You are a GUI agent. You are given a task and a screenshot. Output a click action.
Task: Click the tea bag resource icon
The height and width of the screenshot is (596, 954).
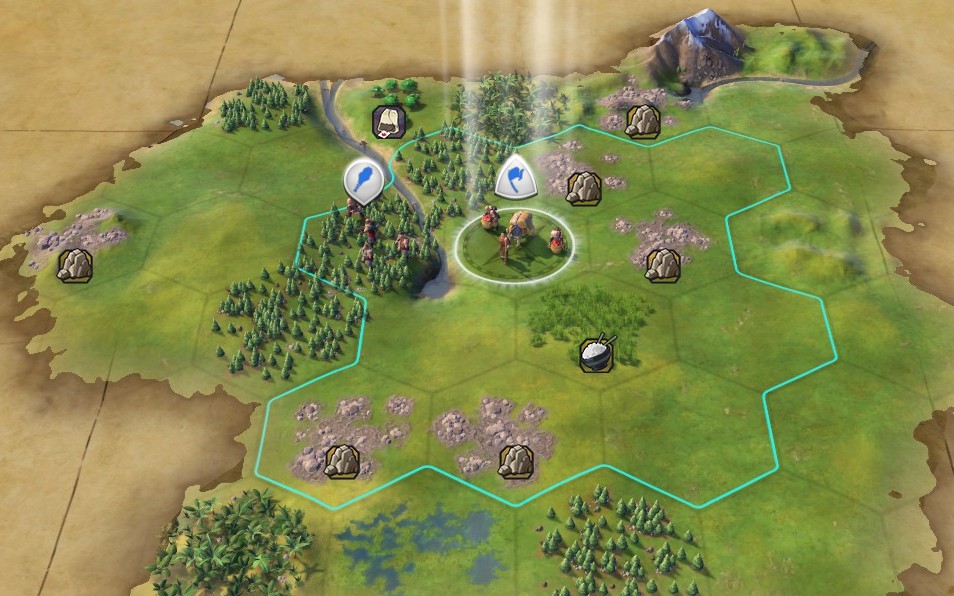point(388,121)
